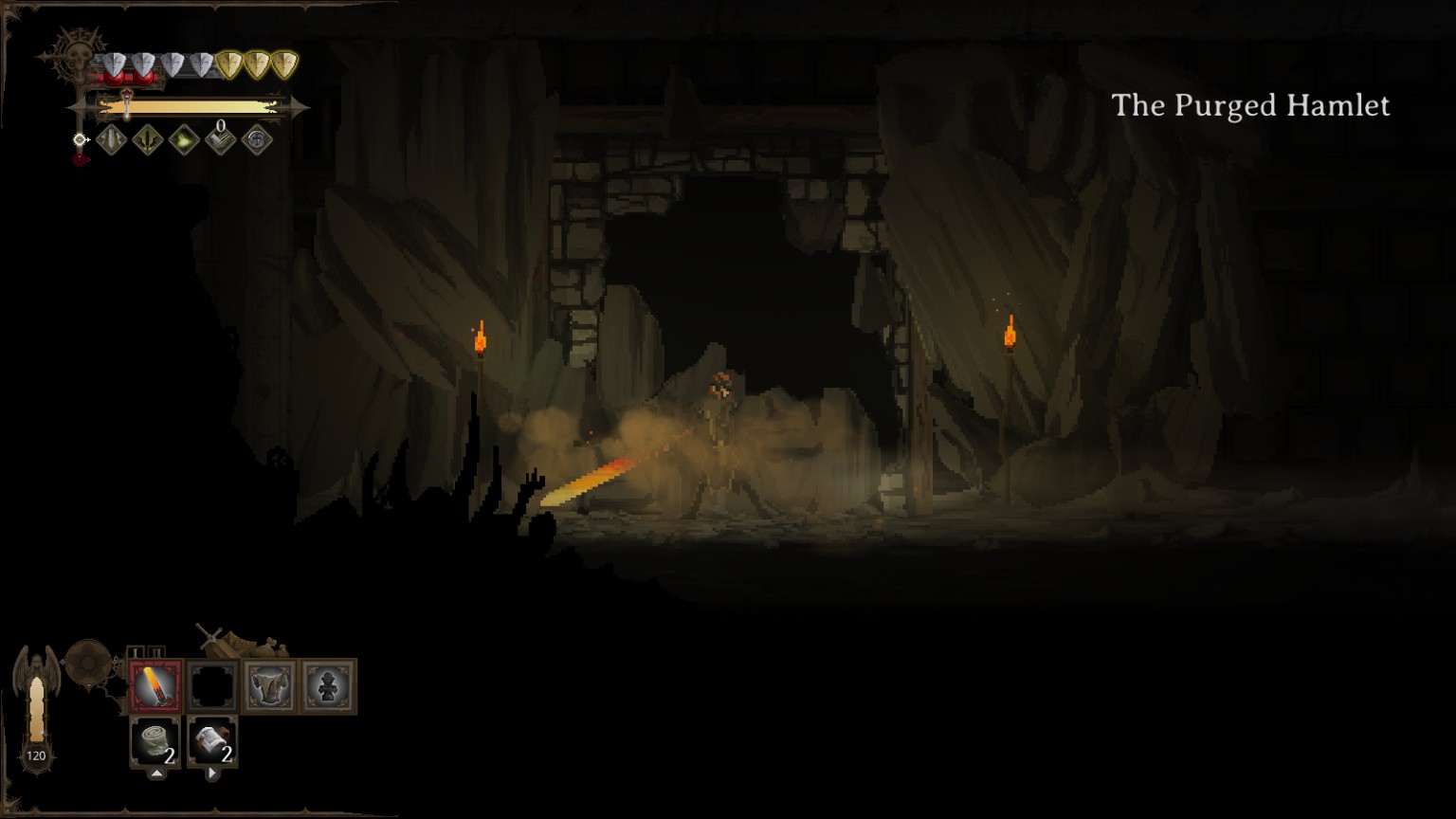Screen dimensions: 1456x819
Task: Activate the sword-with-wings skill diamond
Action: 147,141
